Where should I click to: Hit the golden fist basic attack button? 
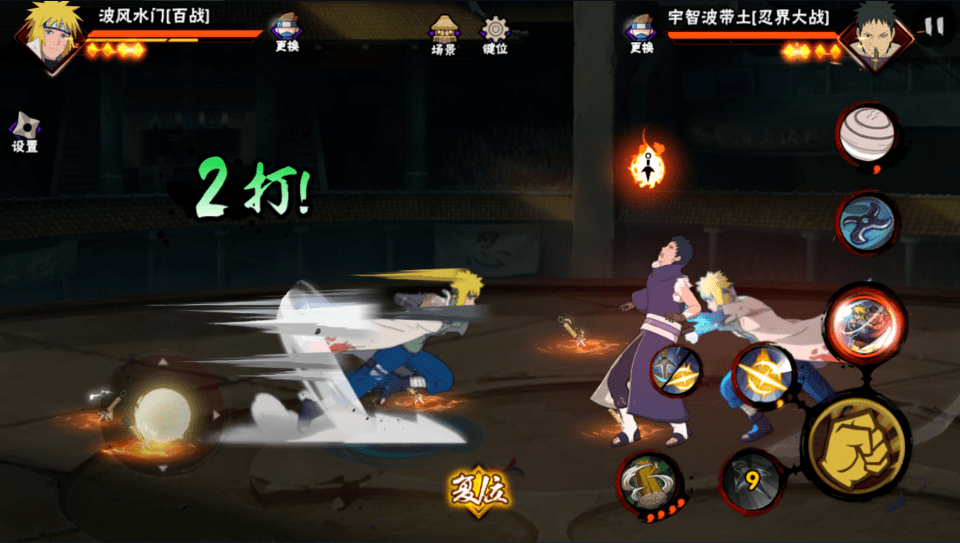[x=855, y=444]
